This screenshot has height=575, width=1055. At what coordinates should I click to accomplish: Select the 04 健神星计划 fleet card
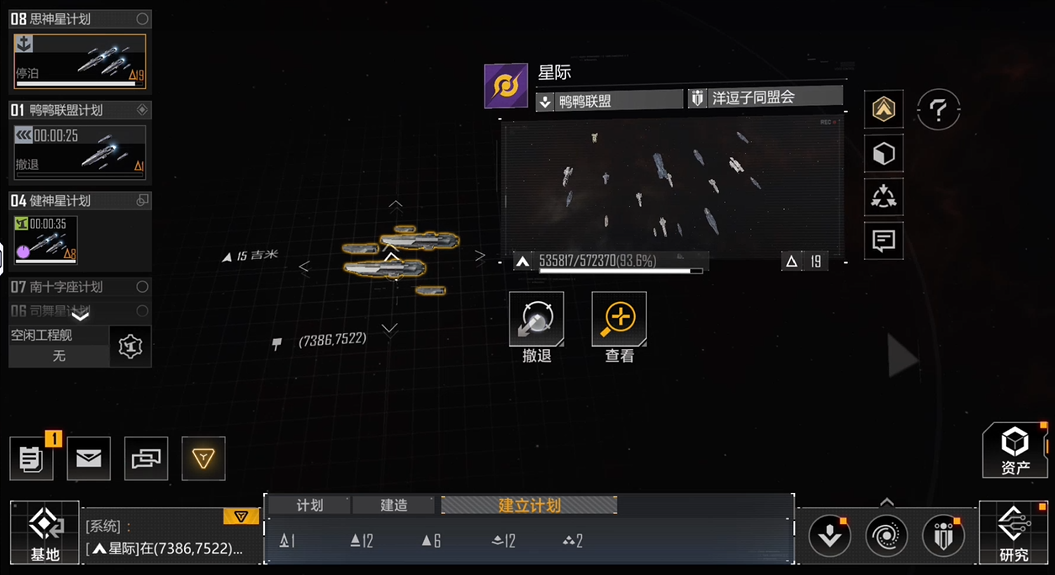coord(80,232)
